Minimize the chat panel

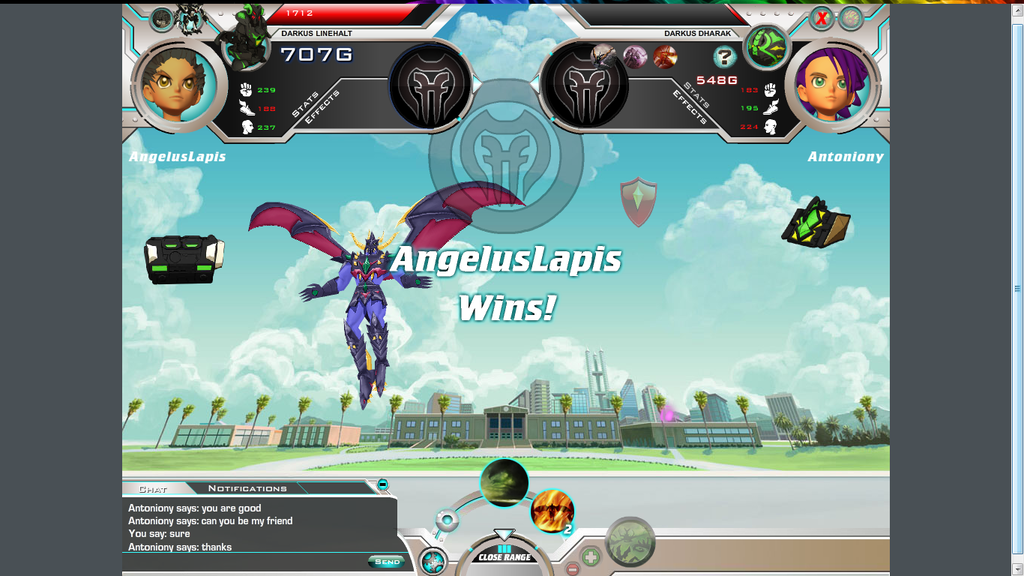382,485
